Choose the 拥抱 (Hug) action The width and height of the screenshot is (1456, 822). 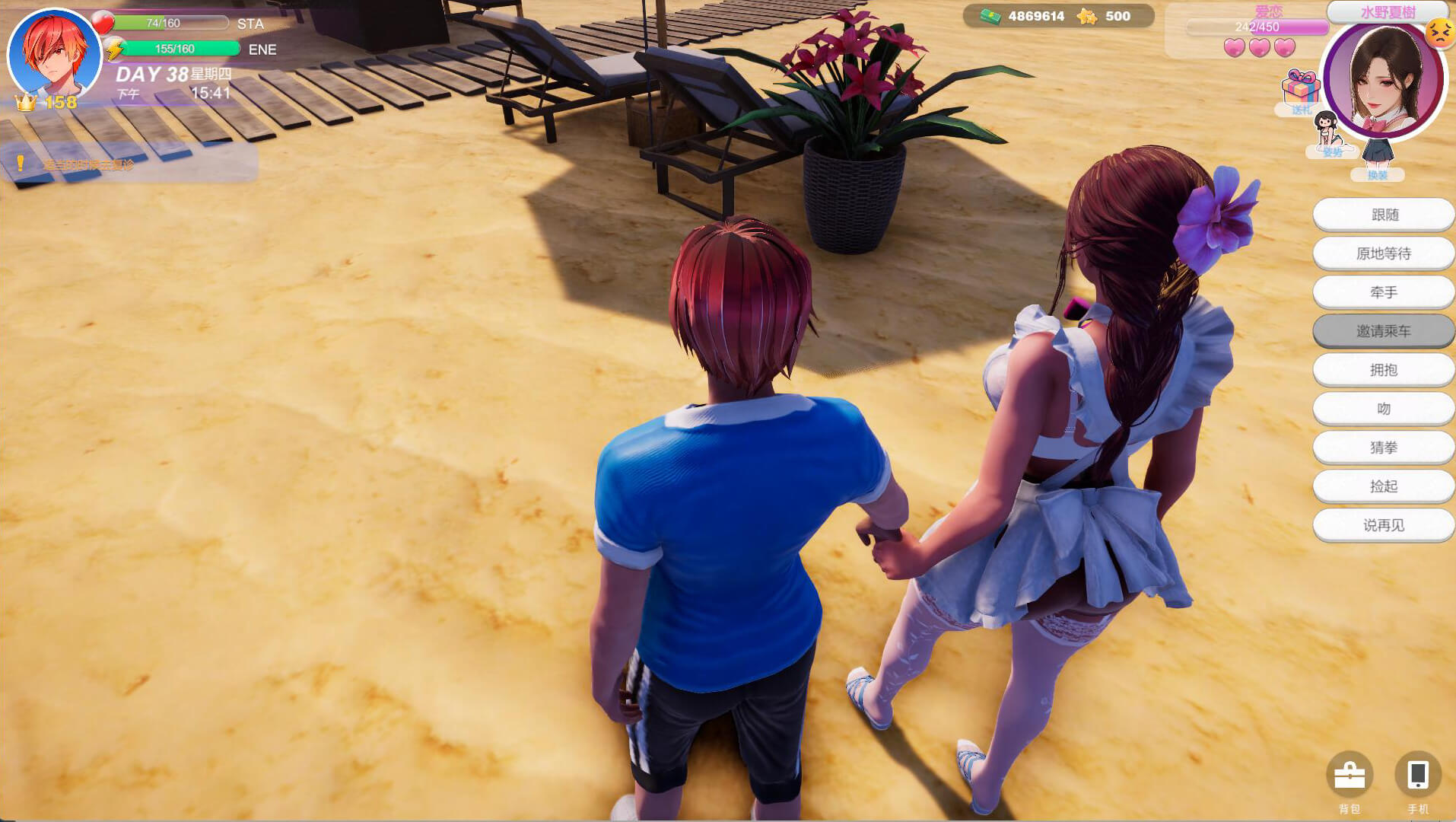(x=1384, y=370)
